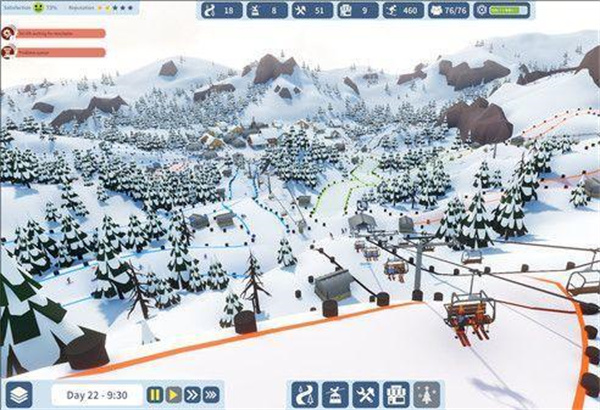Open the buildings construction menu

(396, 394)
